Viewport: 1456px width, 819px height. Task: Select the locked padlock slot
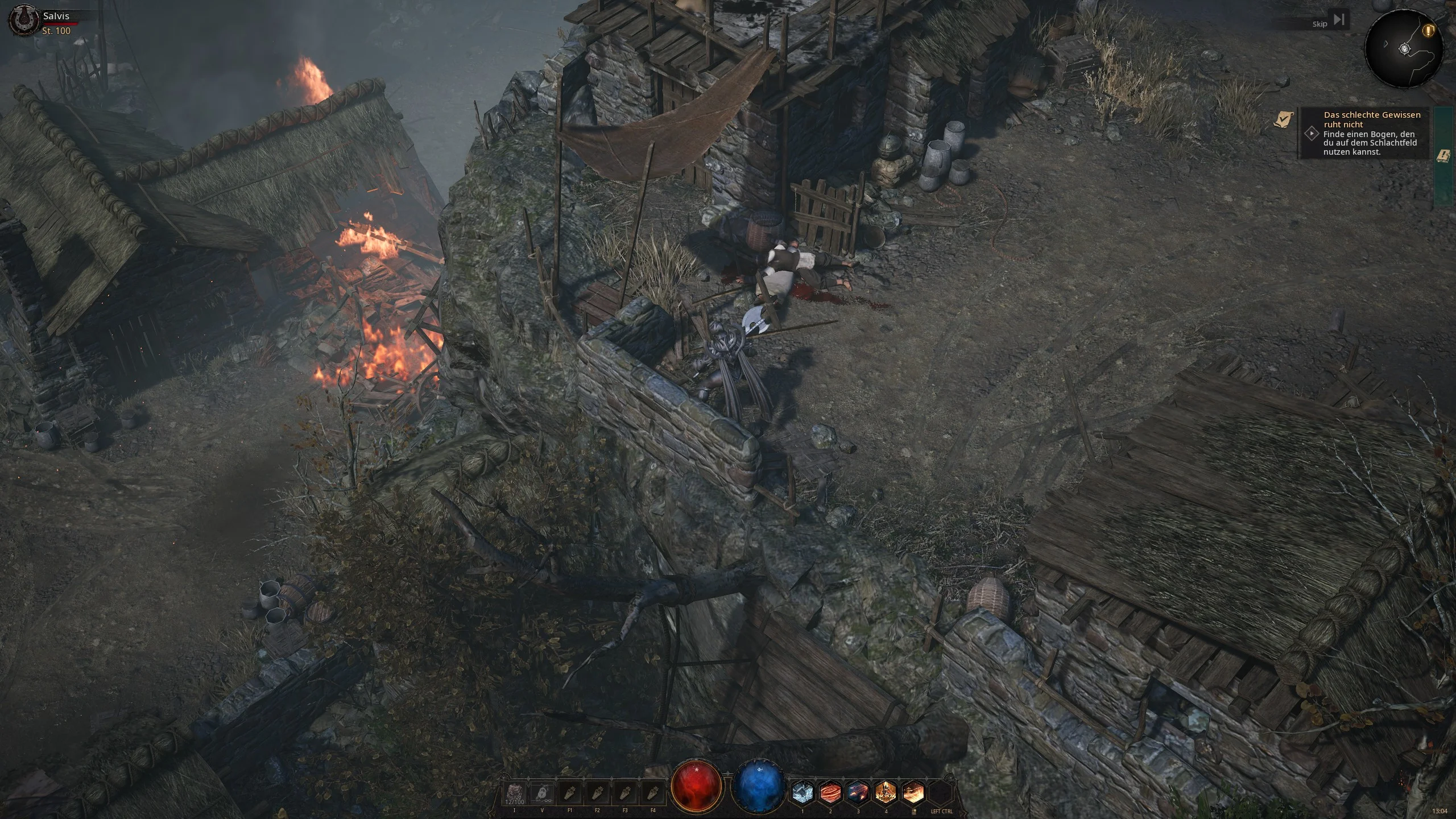tap(541, 792)
